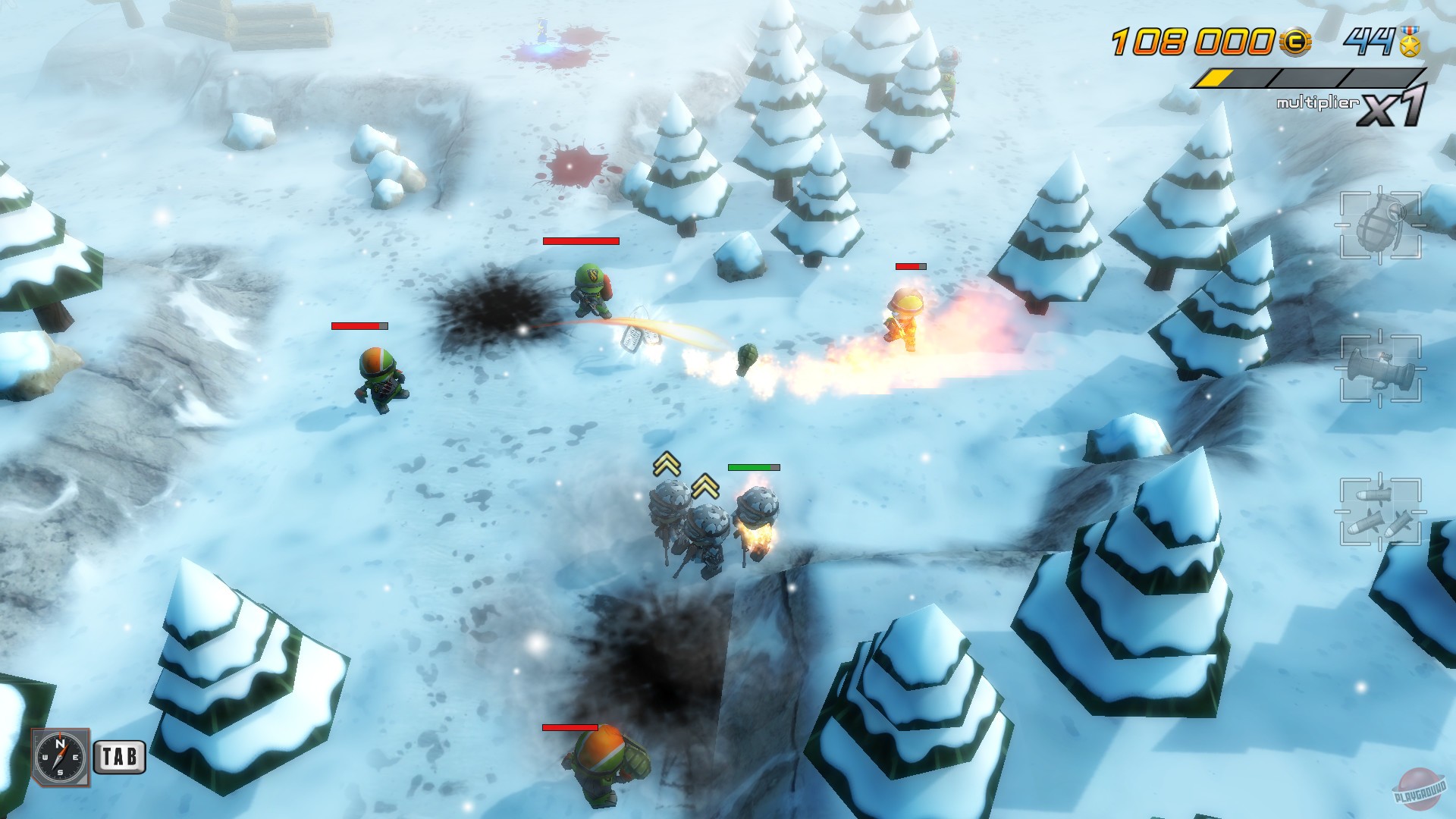The image size is (1456, 819).
Task: Click the filled segment of the multiplier bar
Action: tap(1217, 77)
